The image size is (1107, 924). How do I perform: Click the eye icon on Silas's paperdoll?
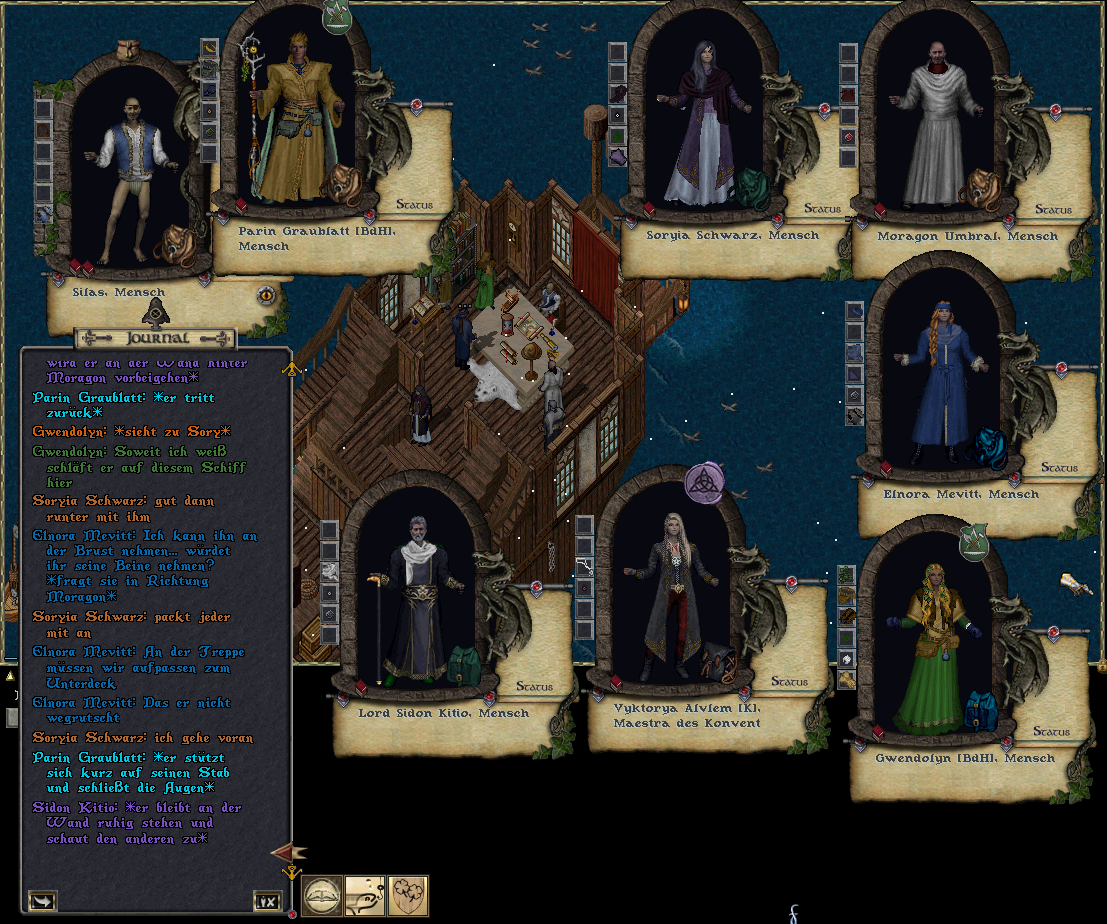[x=266, y=295]
